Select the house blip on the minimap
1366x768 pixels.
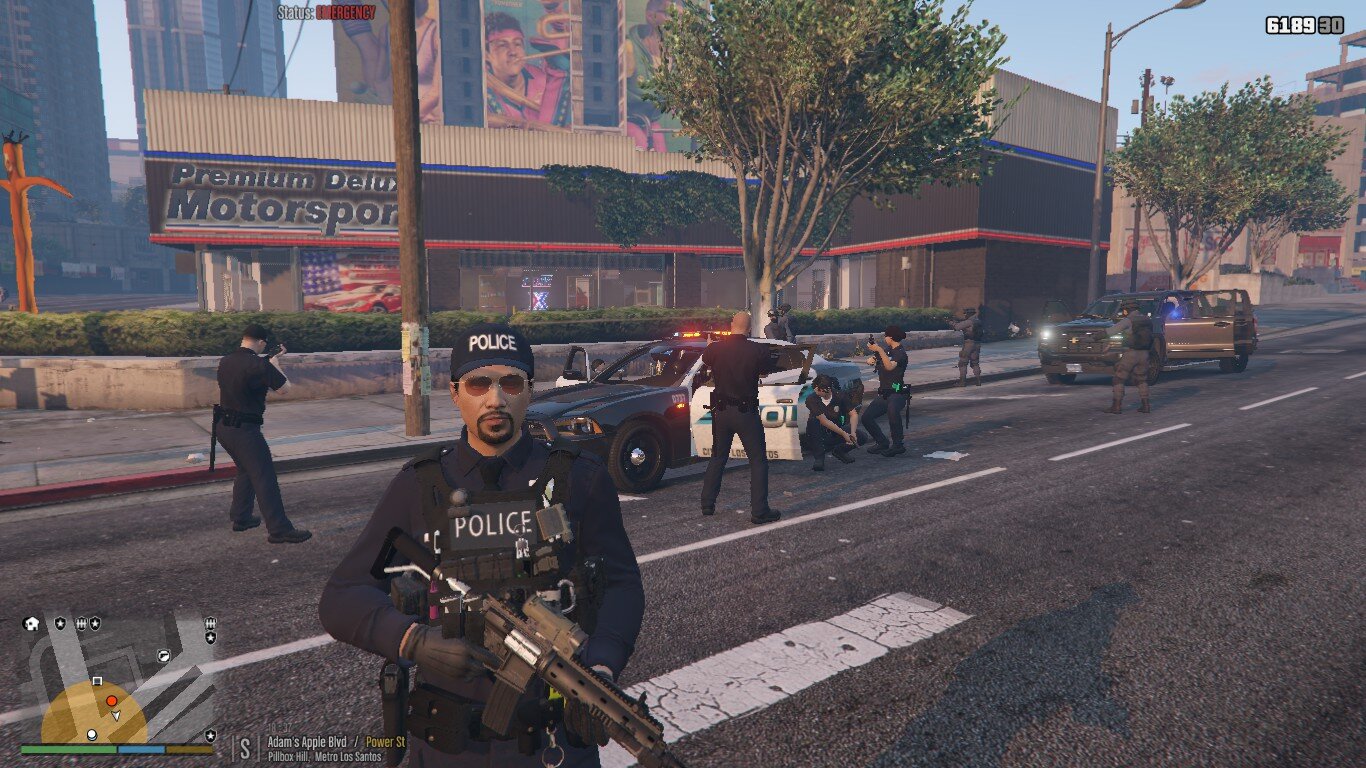33,623
